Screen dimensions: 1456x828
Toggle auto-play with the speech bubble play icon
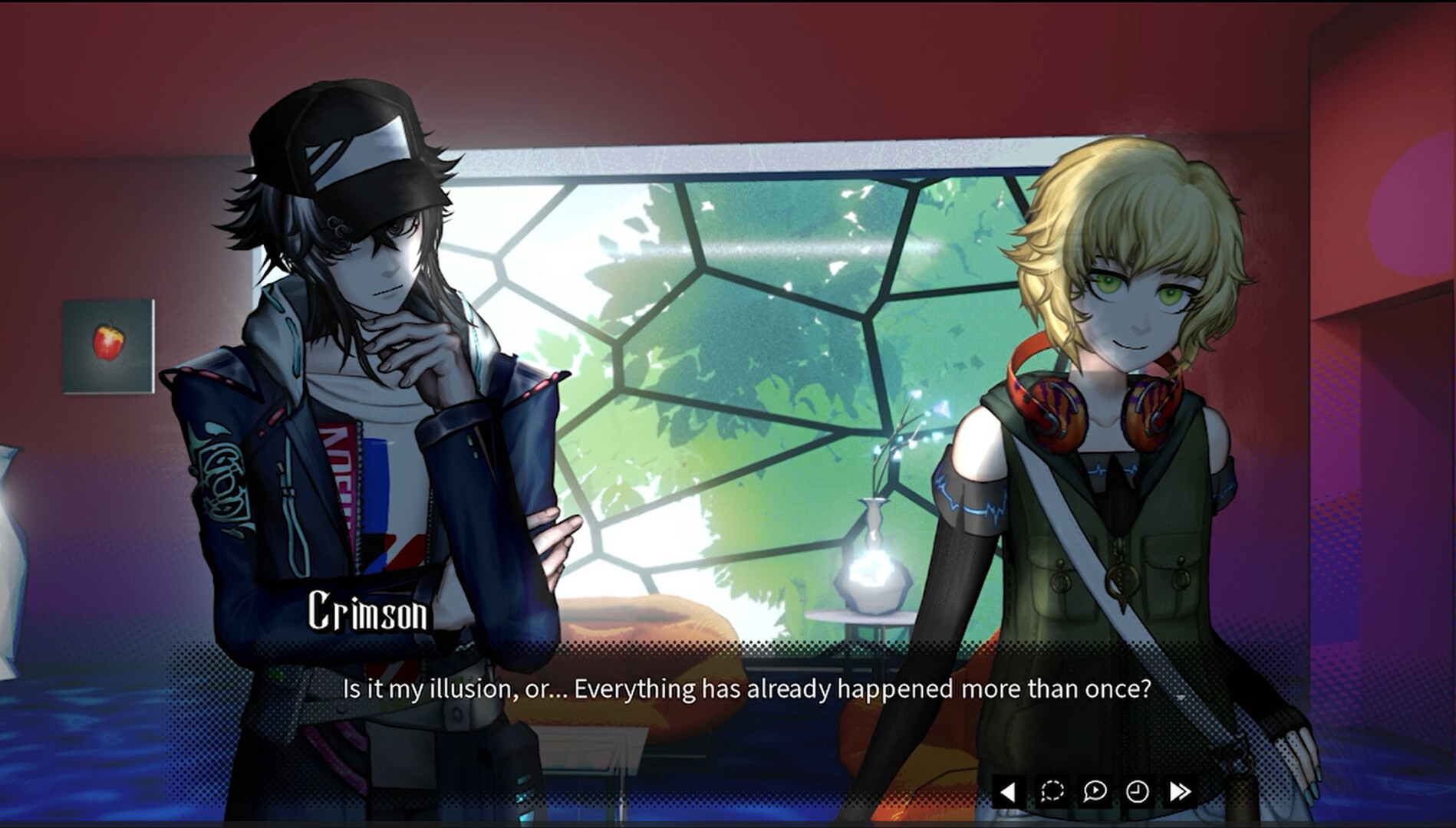[x=1095, y=791]
